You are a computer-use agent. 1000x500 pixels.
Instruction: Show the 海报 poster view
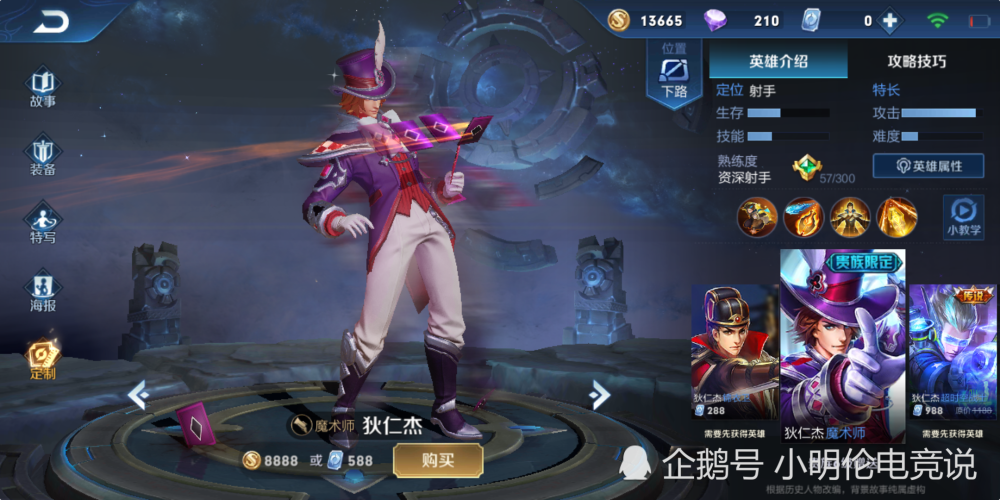point(42,292)
